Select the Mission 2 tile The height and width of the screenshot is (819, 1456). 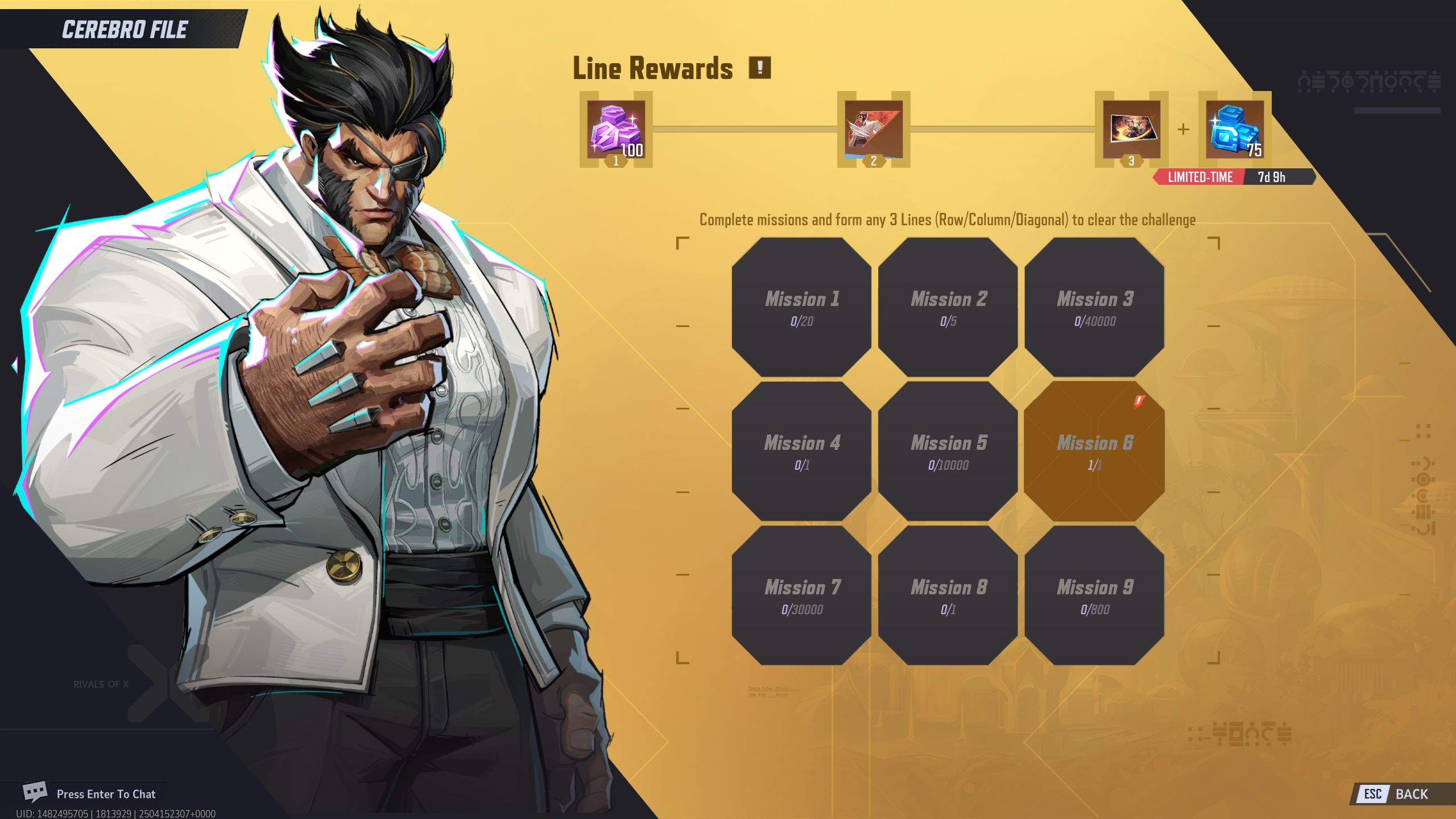pos(948,307)
